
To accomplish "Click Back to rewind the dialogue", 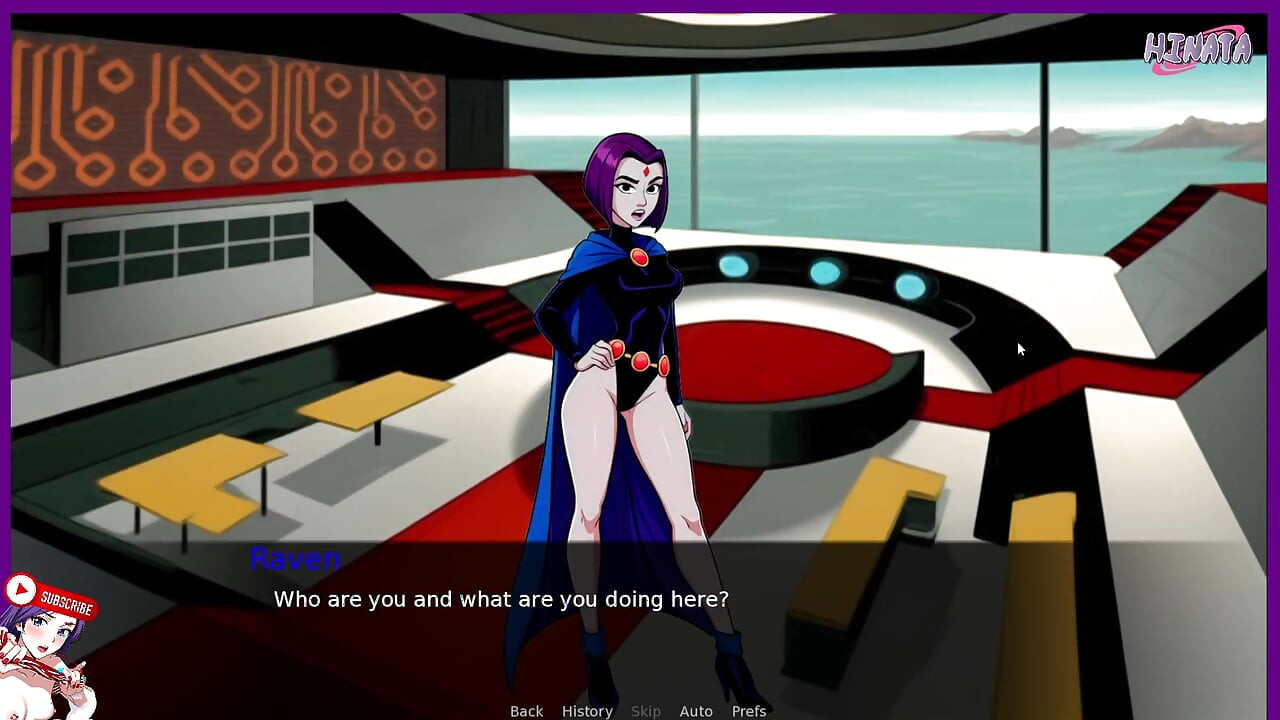I will tap(526, 711).
